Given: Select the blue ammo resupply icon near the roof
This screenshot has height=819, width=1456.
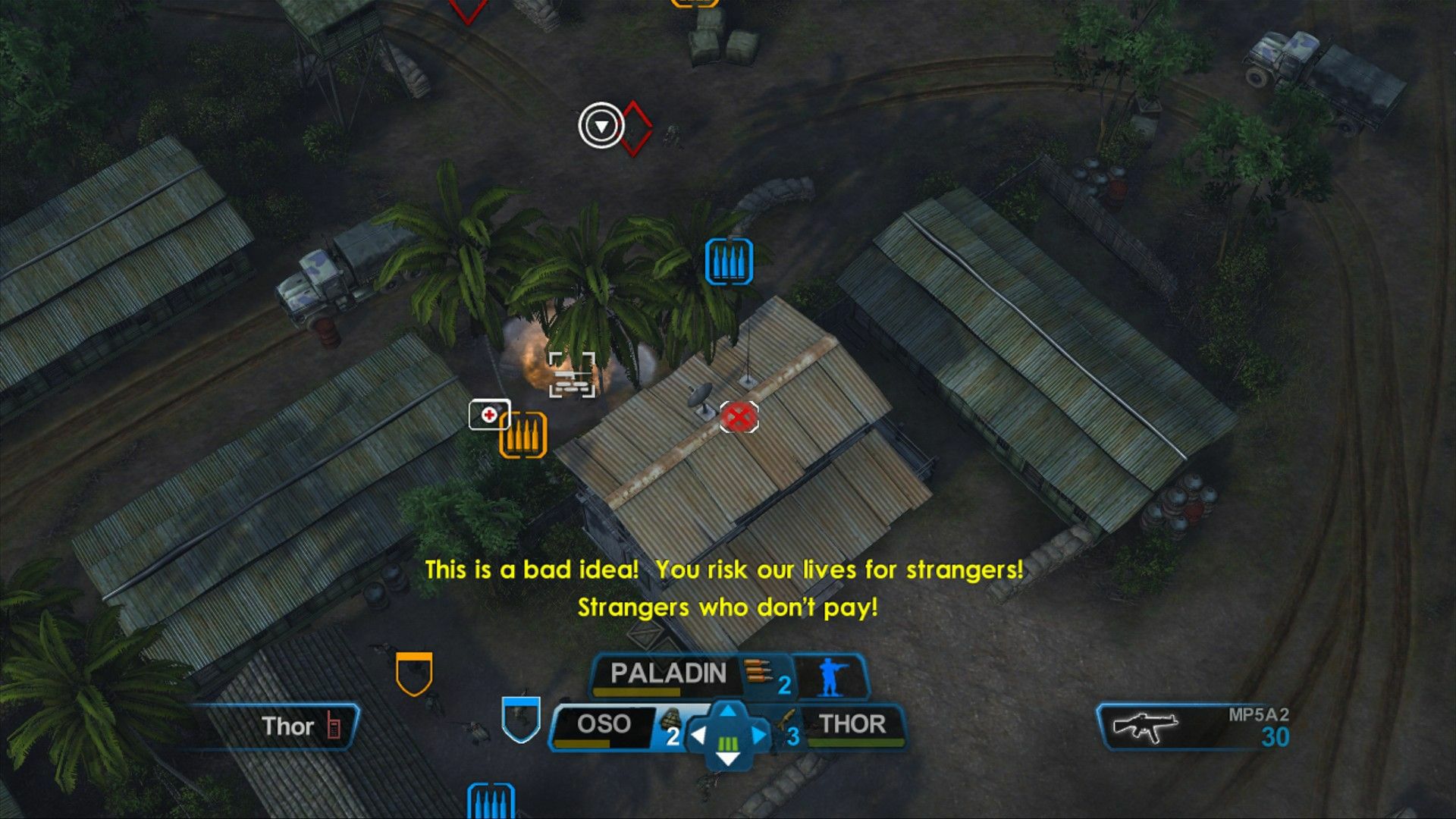Looking at the screenshot, I should (730, 260).
